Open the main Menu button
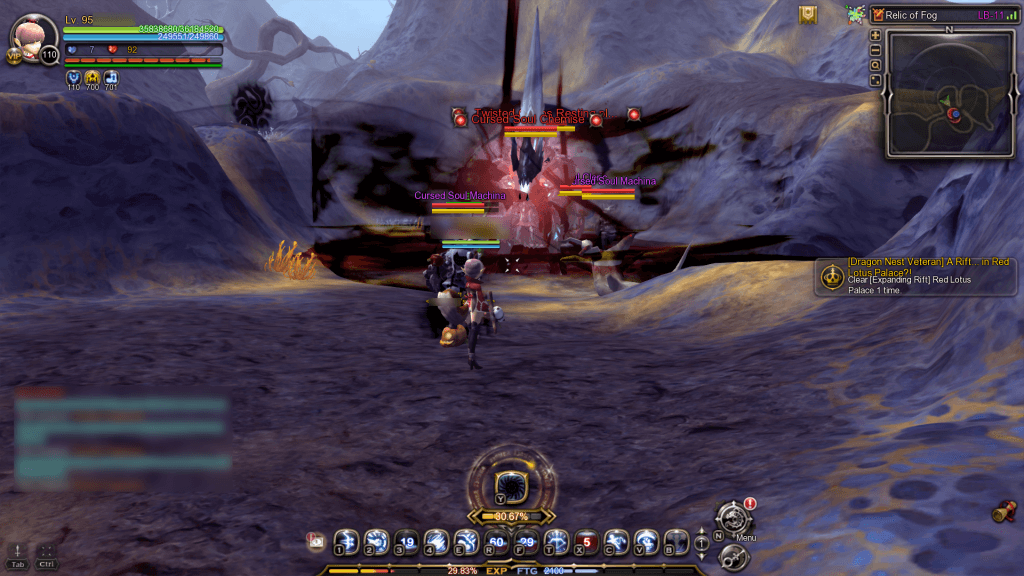The image size is (1024, 576). coord(734,519)
